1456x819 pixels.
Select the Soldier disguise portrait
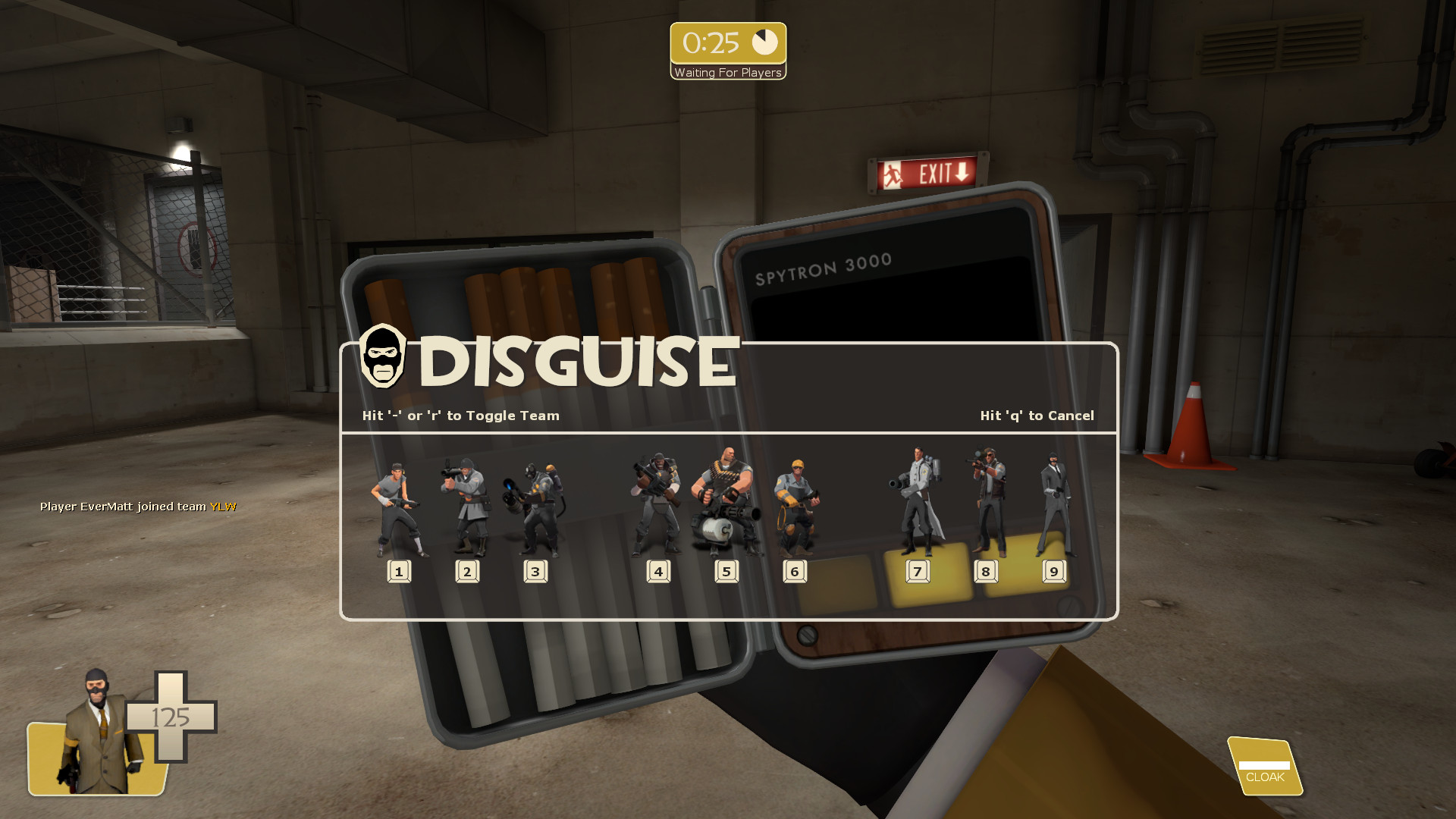pyautogui.click(x=466, y=500)
